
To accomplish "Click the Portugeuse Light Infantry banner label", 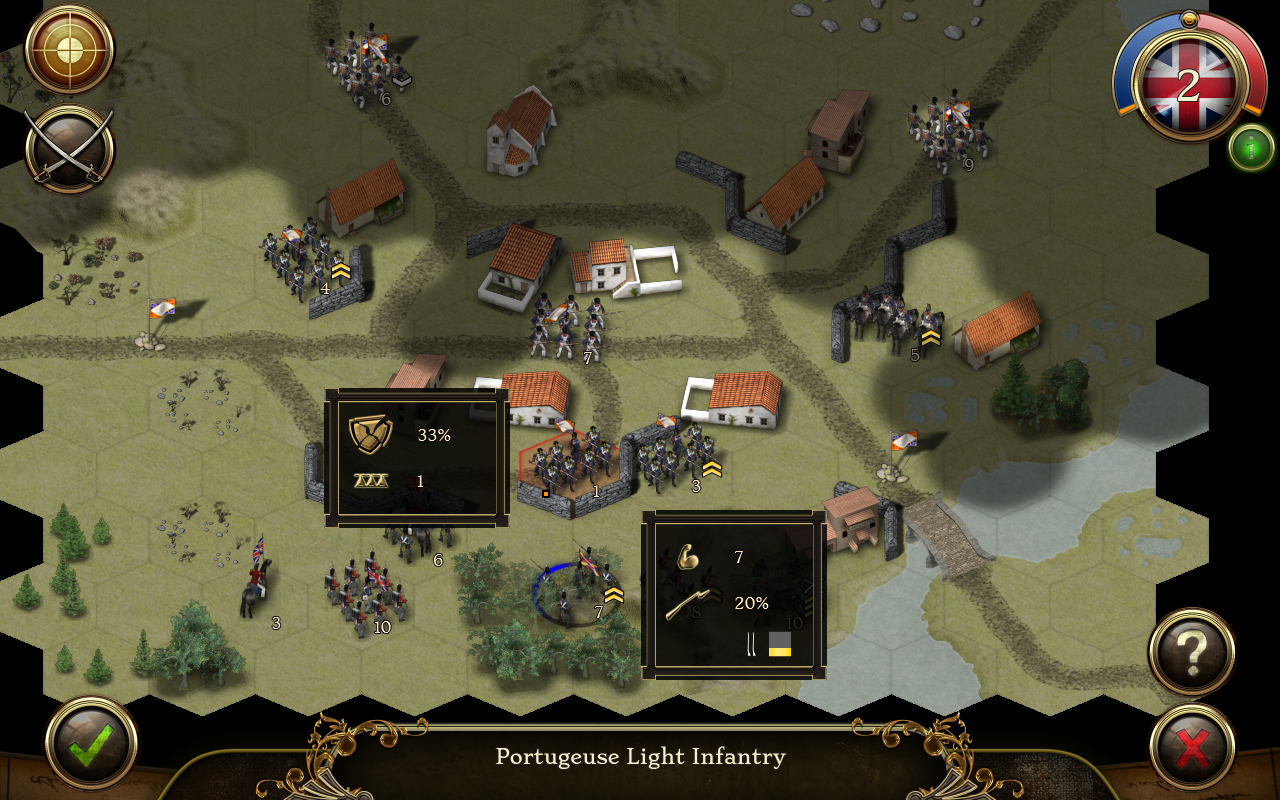I will click(x=640, y=758).
